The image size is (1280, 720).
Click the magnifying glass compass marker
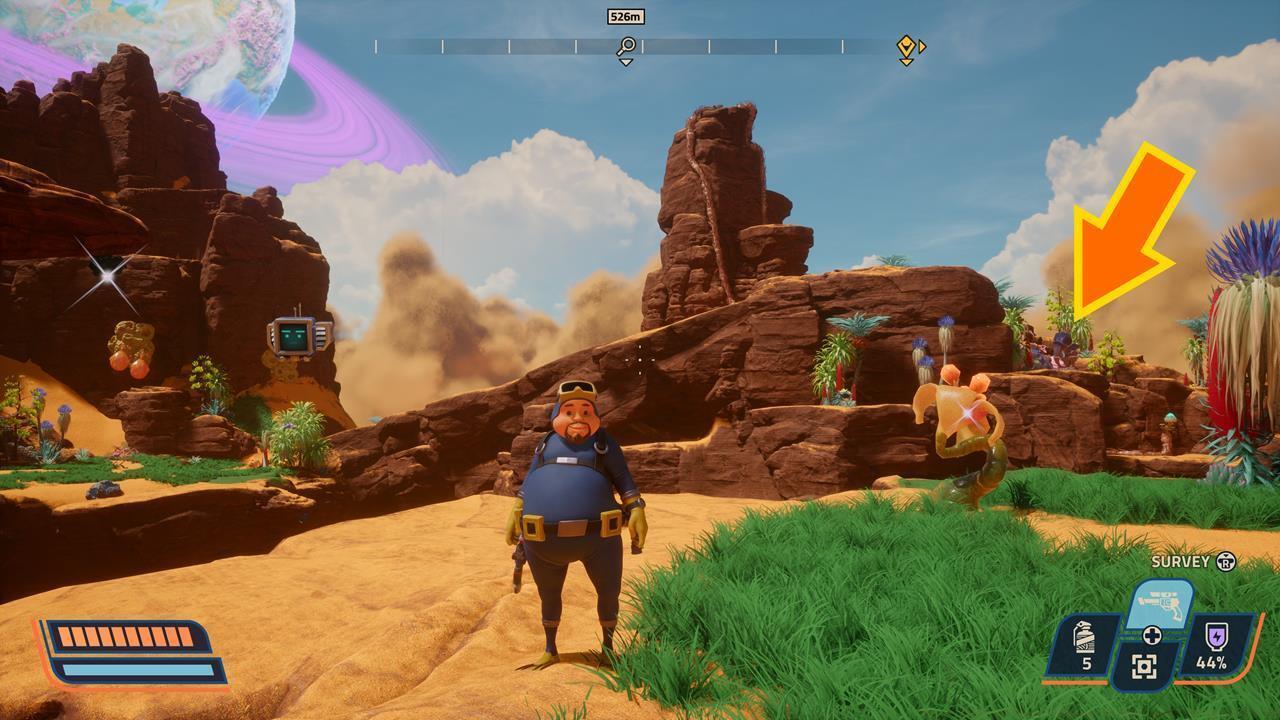pyautogui.click(x=626, y=46)
